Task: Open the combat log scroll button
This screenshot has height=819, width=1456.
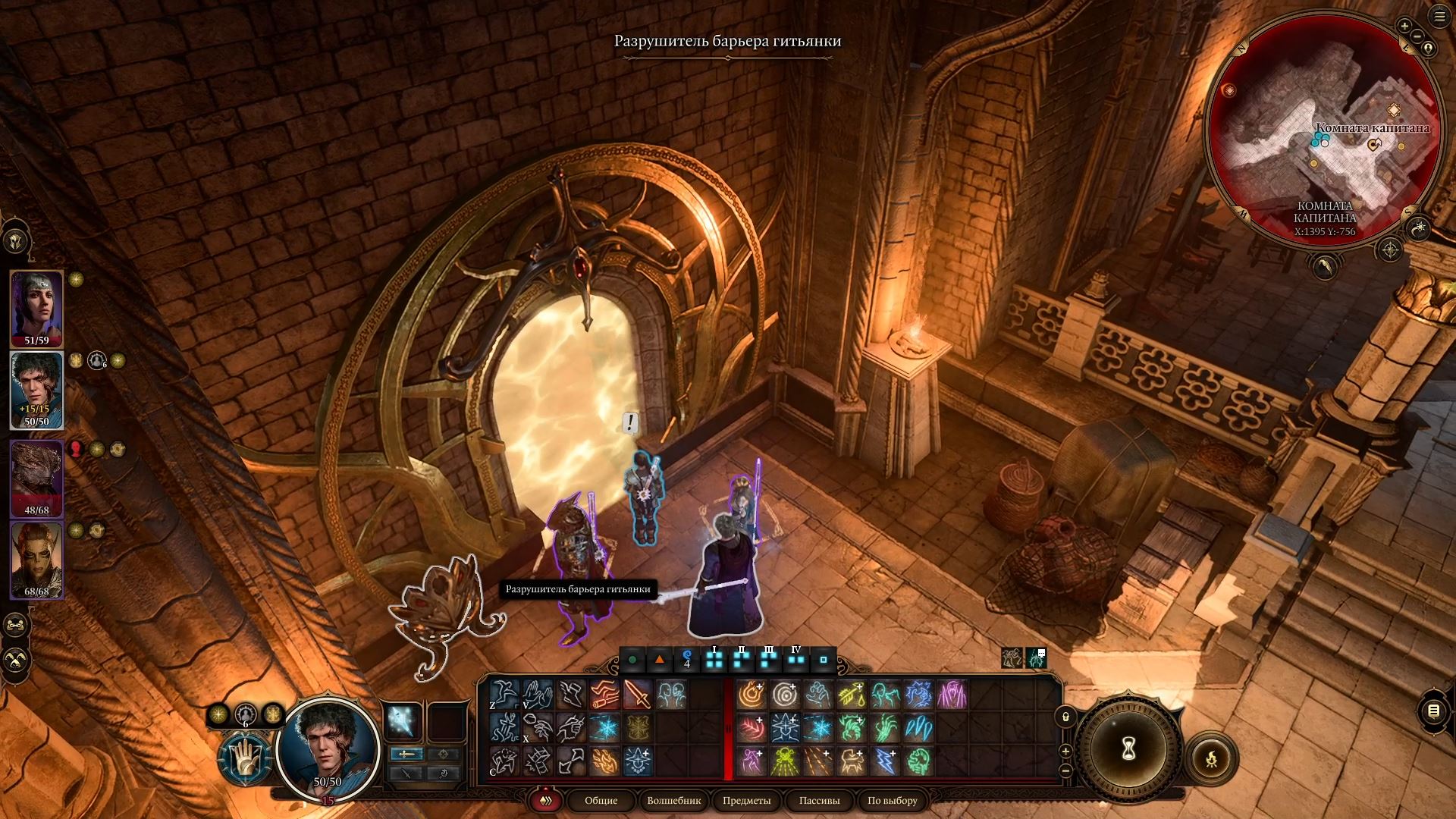Action: (1432, 711)
